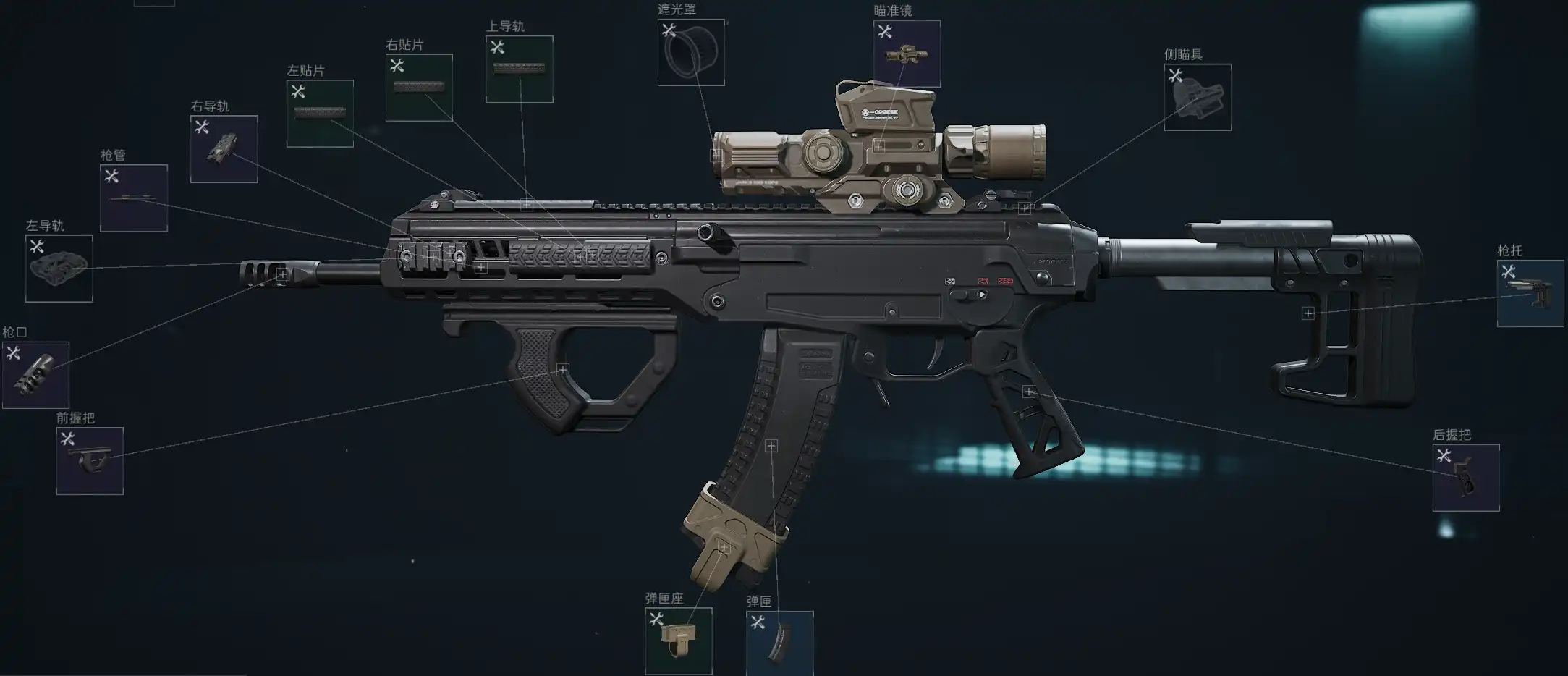Choose the 侧瞄具 side sight slot

point(1198,98)
